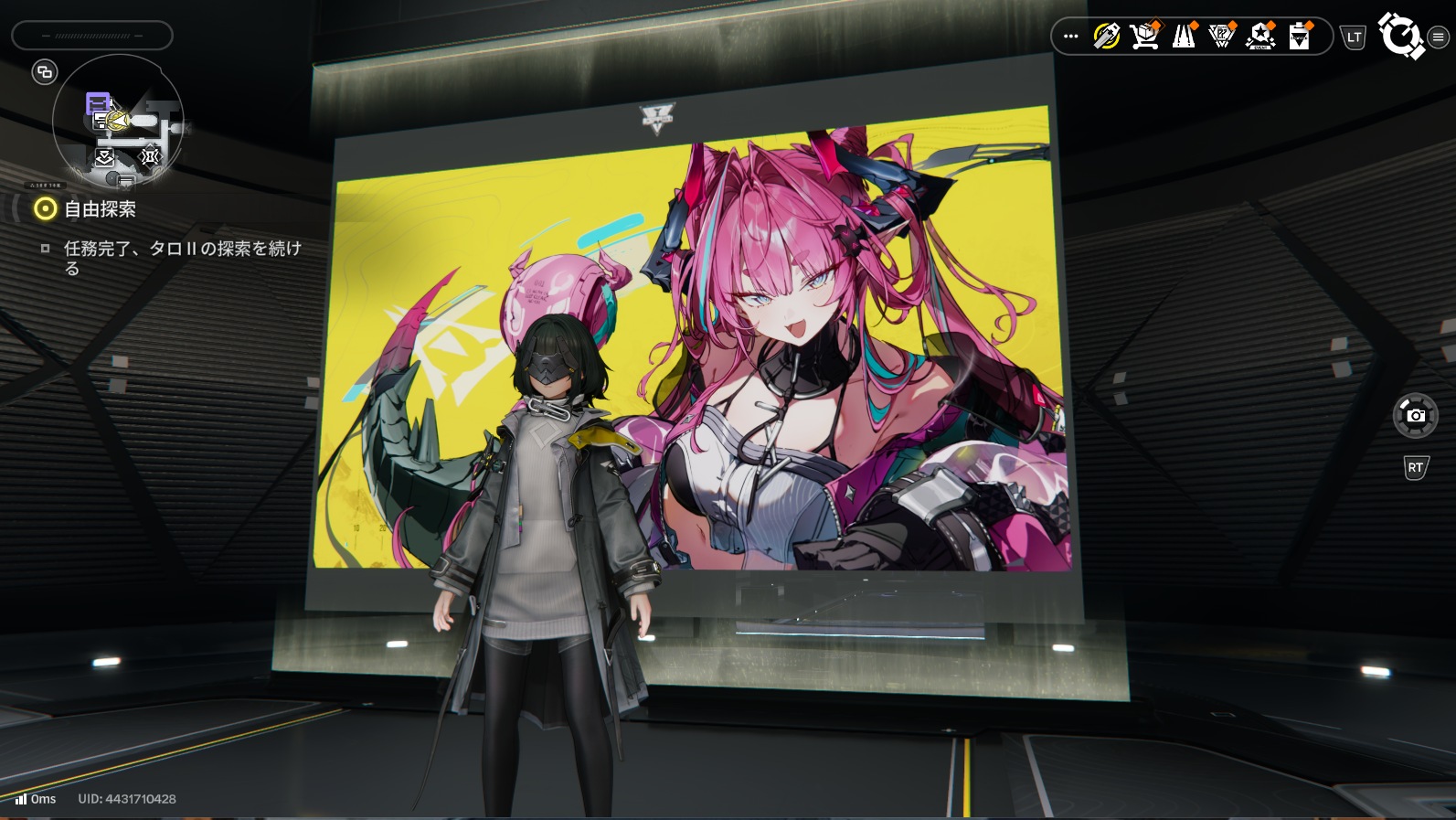Image resolution: width=1456 pixels, height=820 pixels.
Task: Open the 自由探索 quest tracker
Action: tap(99, 209)
